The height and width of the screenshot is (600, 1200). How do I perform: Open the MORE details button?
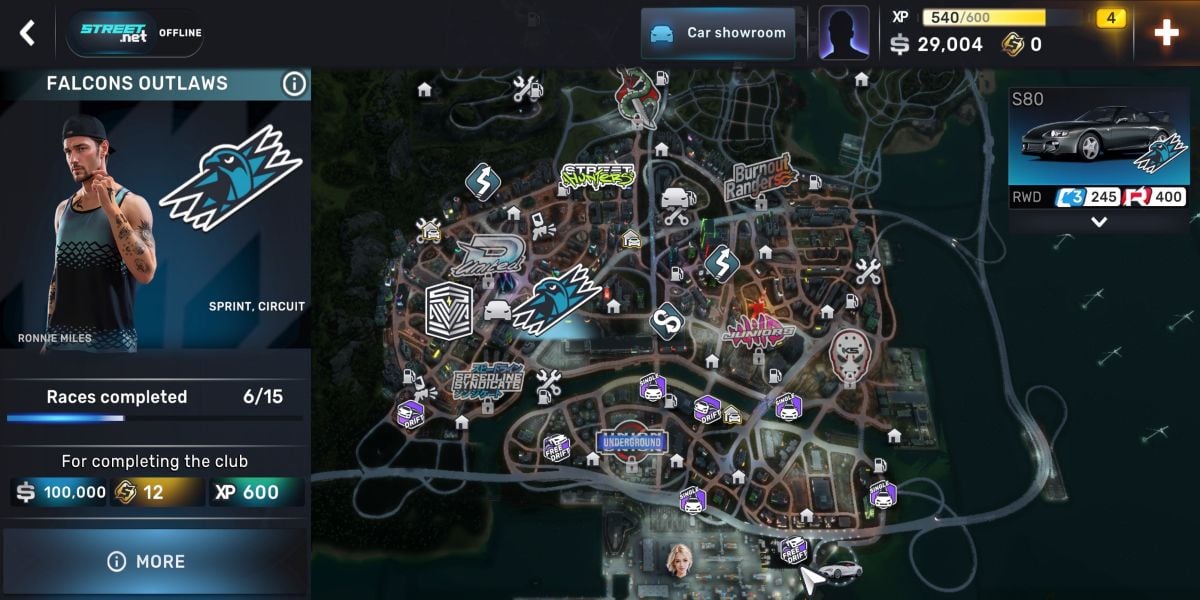[x=155, y=561]
